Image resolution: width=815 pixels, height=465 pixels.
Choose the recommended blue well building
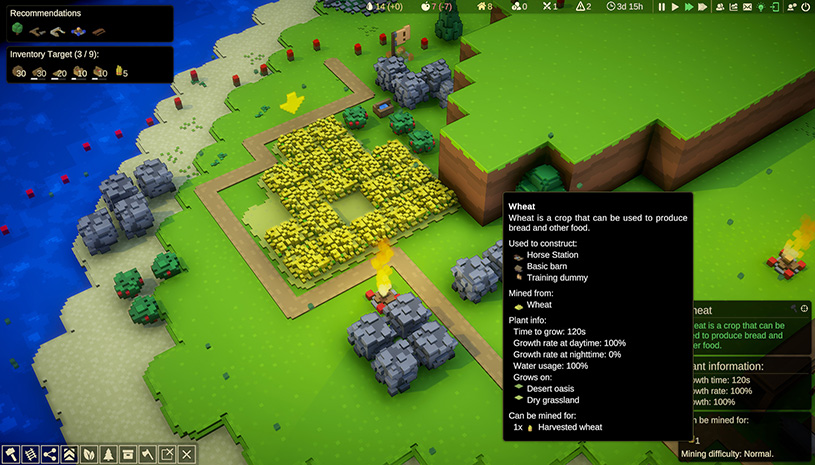[80, 30]
